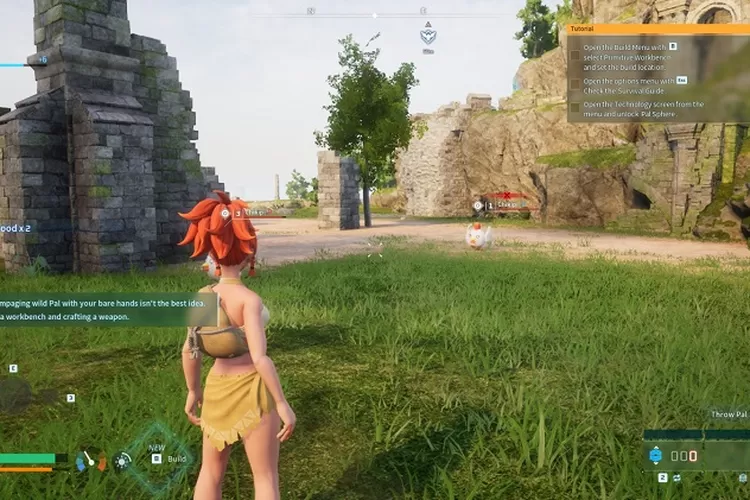
Task: Click the sun temperature gauge icon
Action: click(123, 460)
